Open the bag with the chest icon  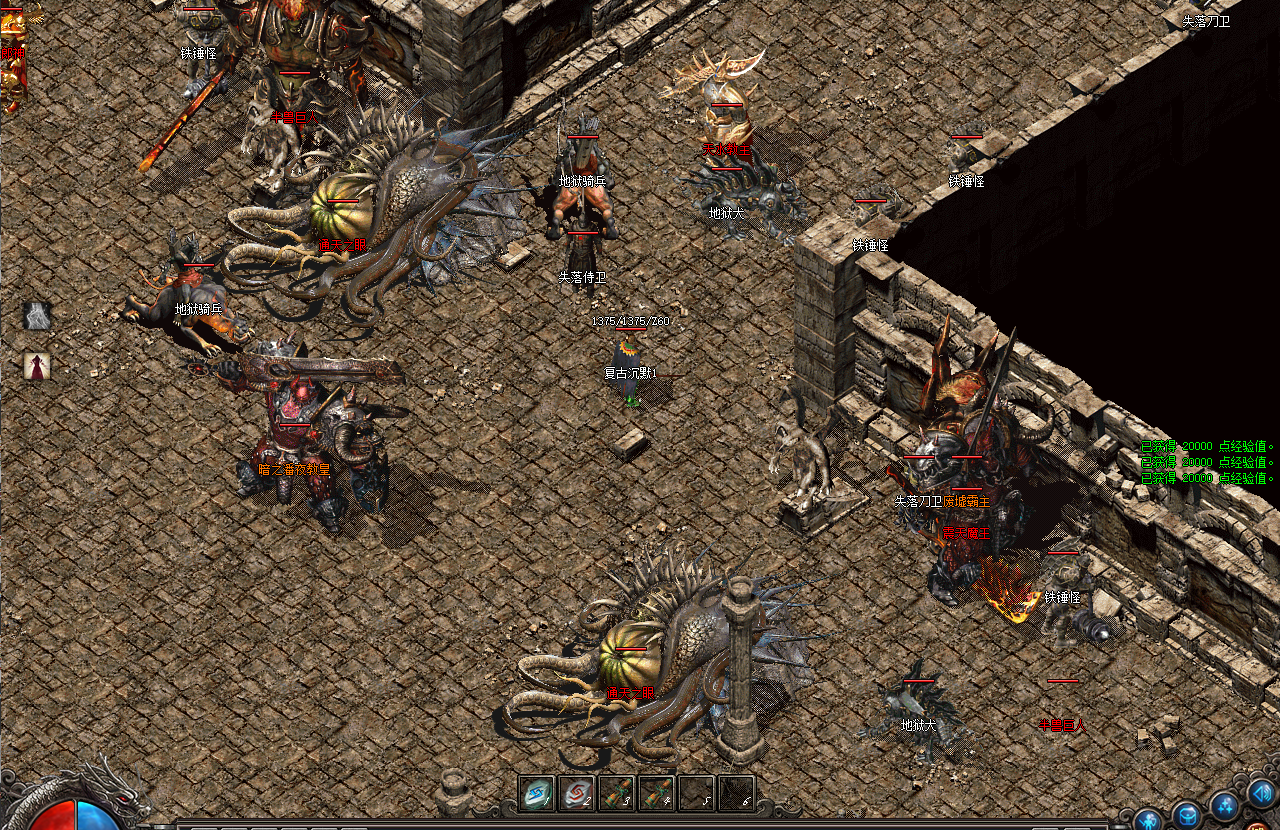point(1186,814)
